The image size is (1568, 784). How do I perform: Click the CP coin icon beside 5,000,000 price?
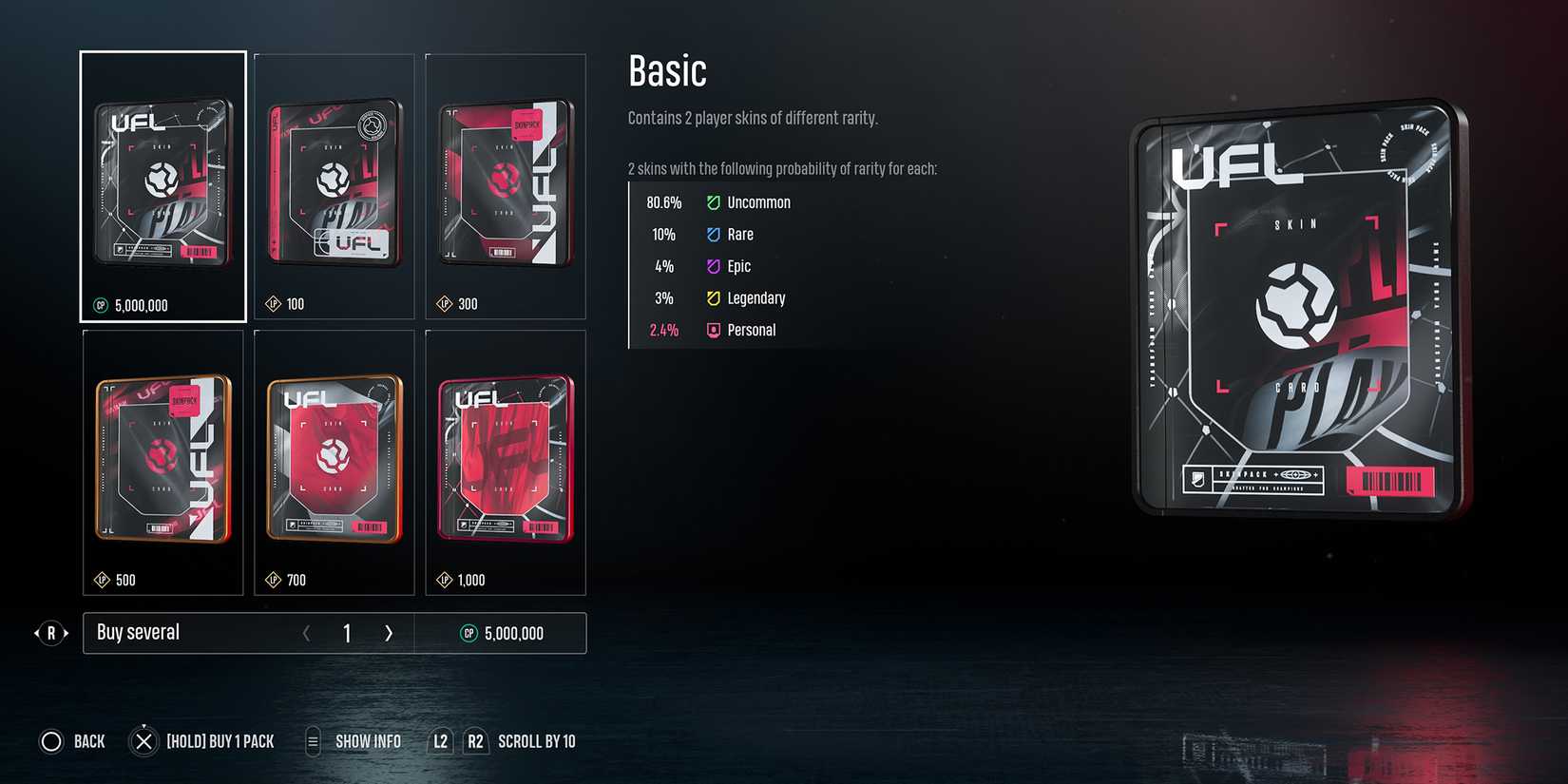[x=99, y=305]
